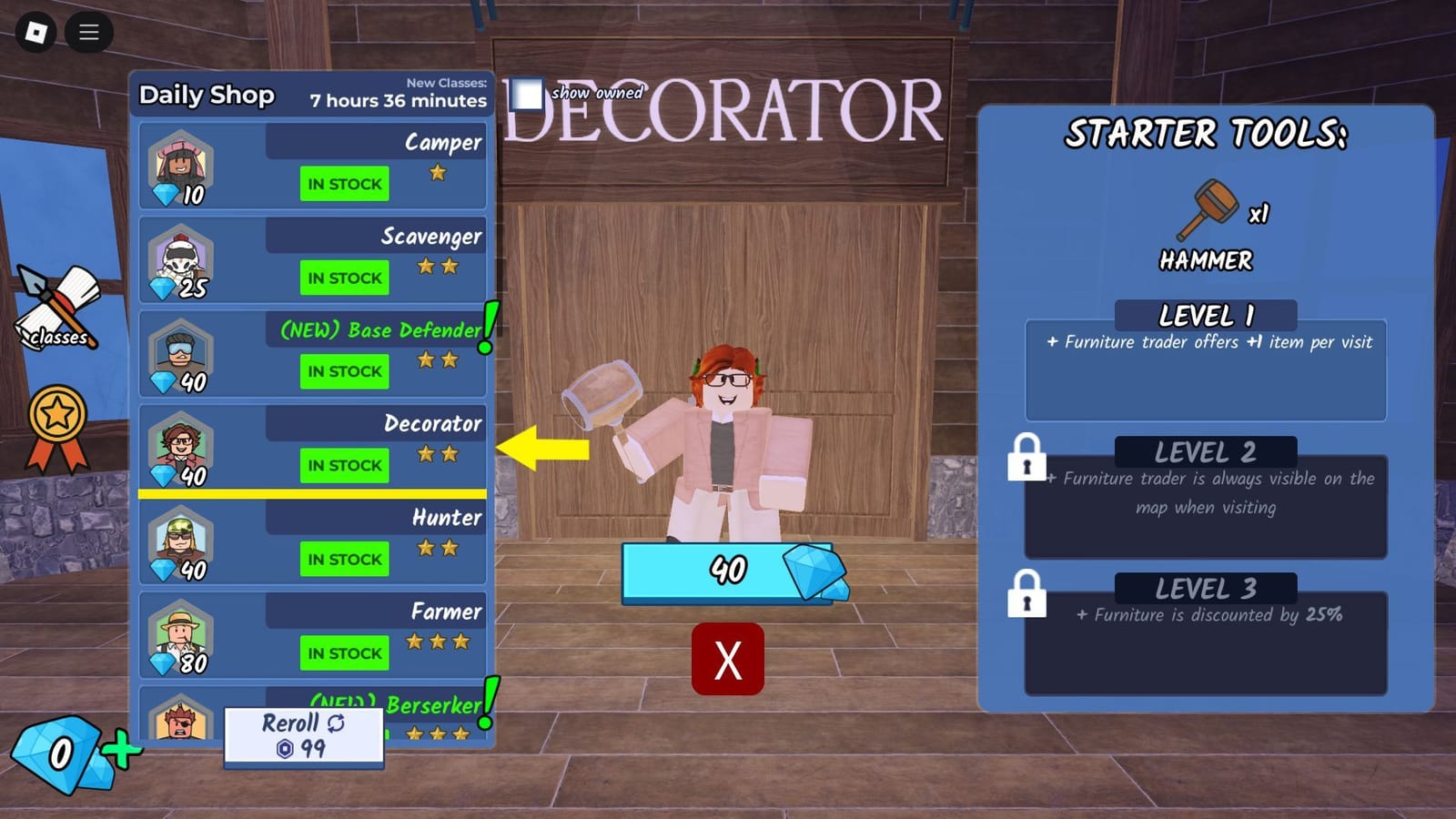Open the hamburger menu icon
The image size is (1456, 819).
tap(88, 32)
